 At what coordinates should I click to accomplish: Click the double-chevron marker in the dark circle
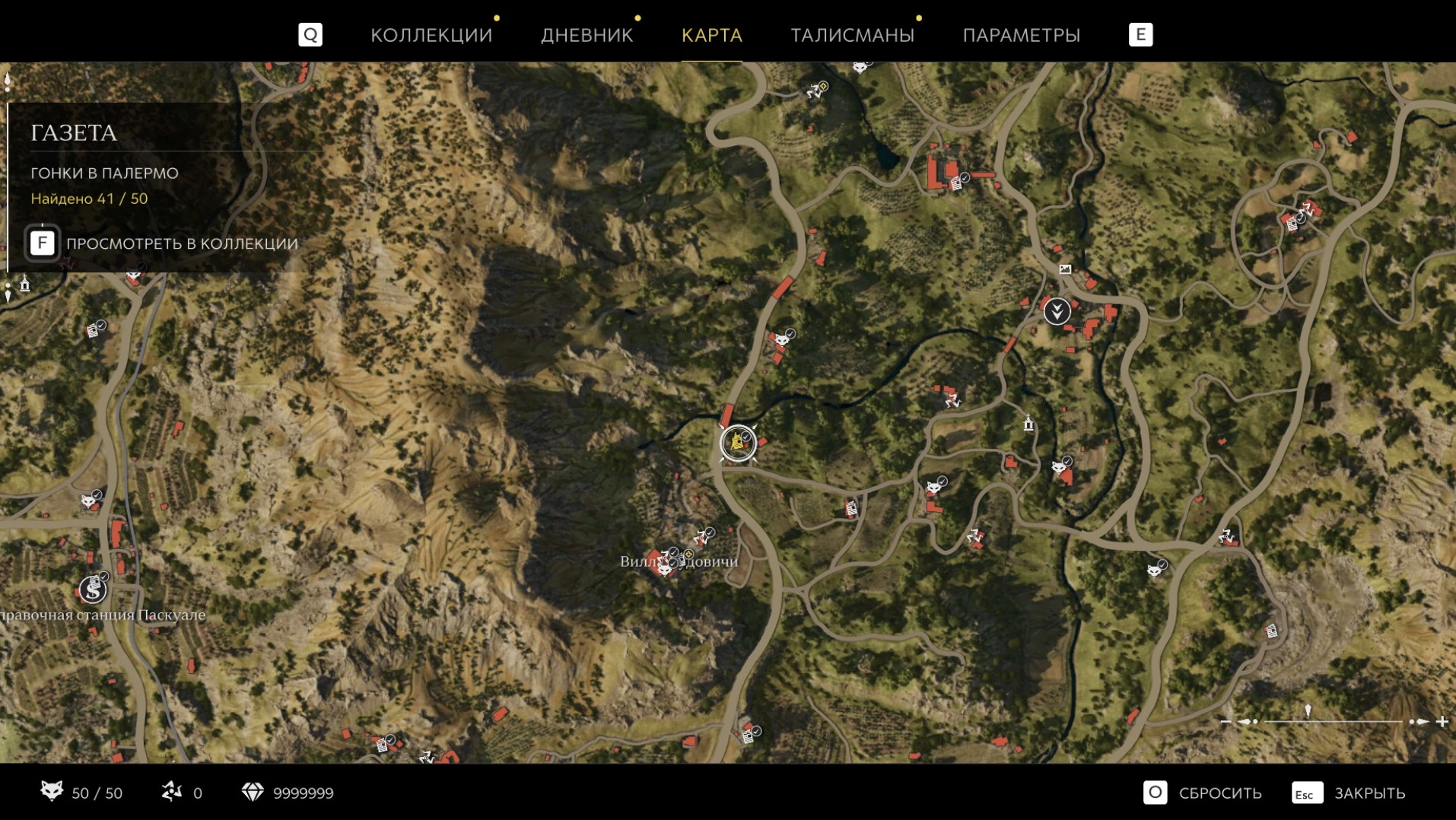[x=1056, y=311]
